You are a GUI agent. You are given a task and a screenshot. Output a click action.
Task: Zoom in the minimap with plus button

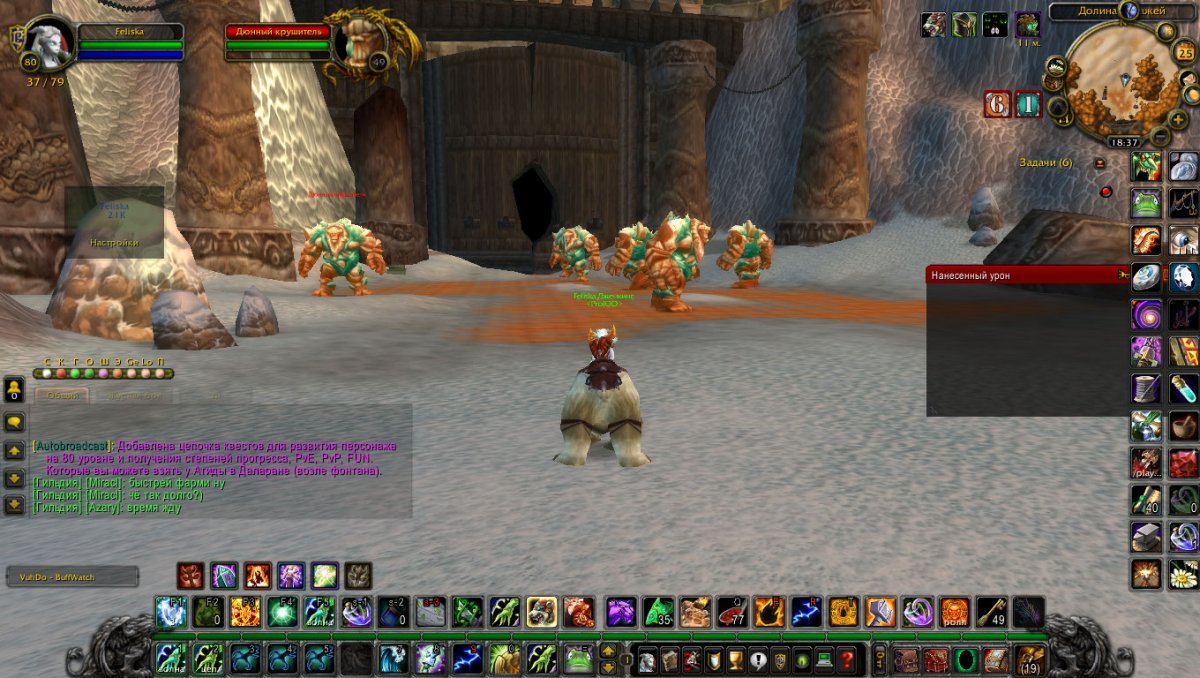[1178, 119]
